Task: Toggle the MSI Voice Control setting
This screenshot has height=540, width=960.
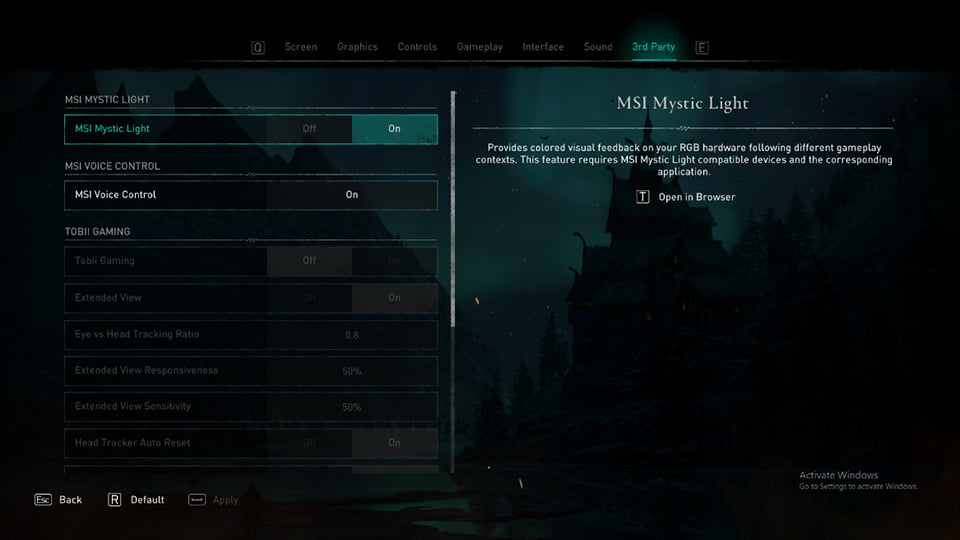Action: click(x=351, y=195)
